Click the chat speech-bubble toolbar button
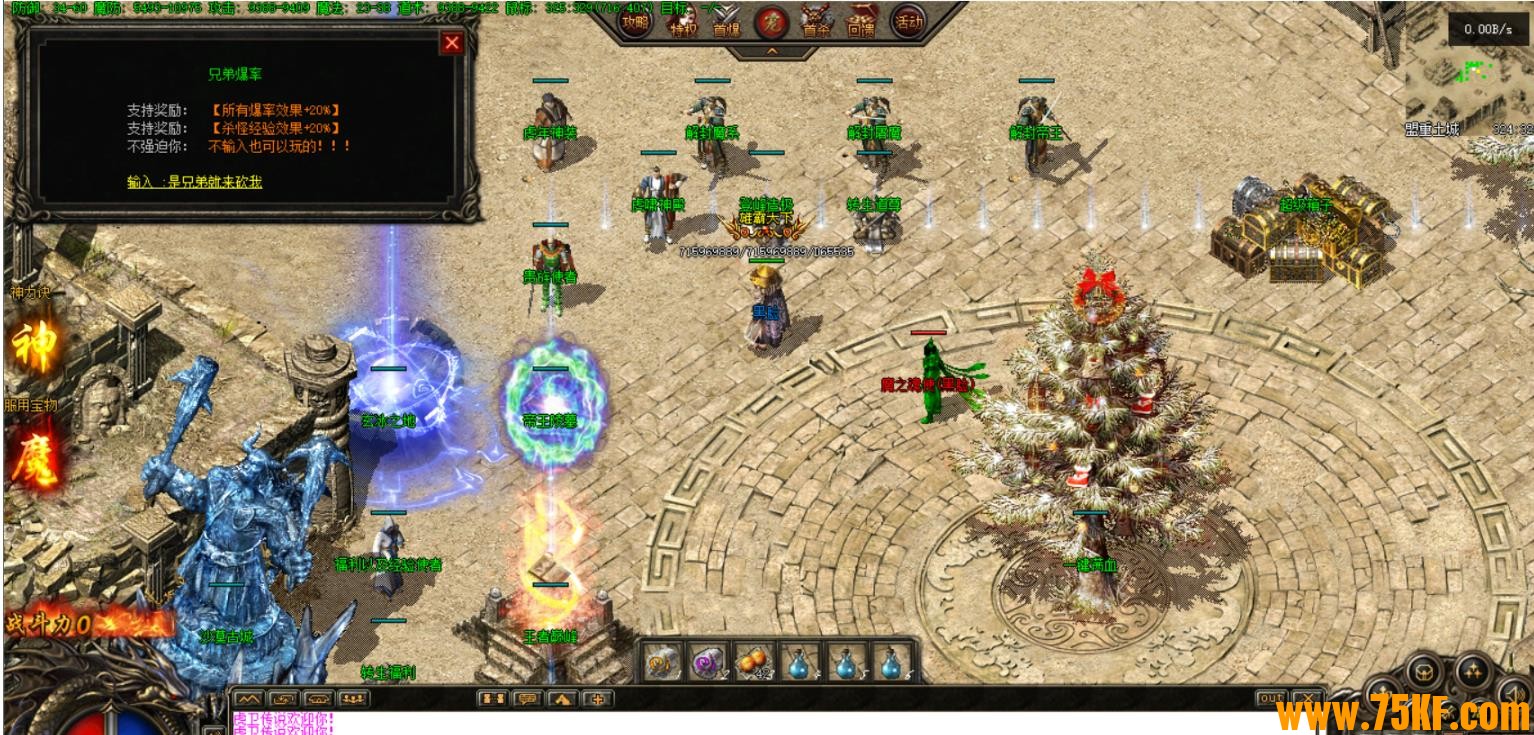This screenshot has height=735, width=1534. [x=527, y=698]
